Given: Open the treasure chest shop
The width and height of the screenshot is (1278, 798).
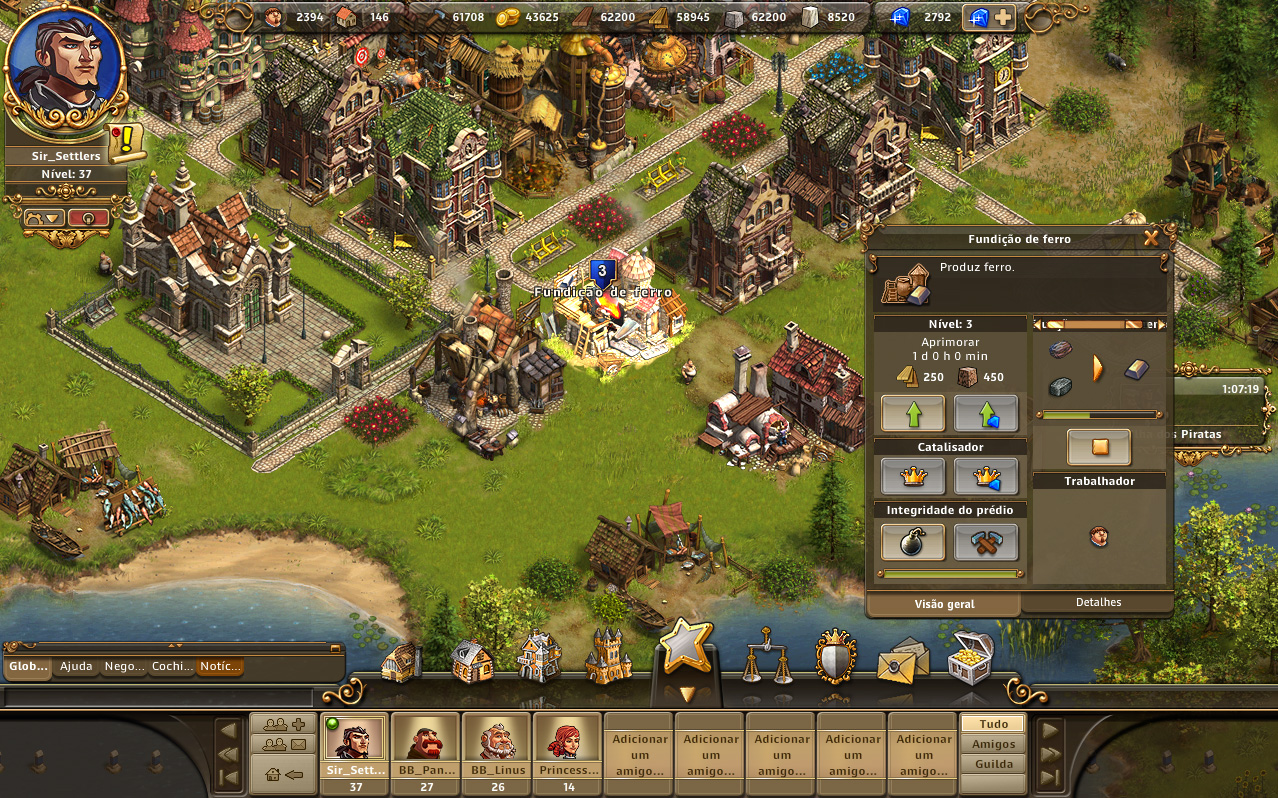Looking at the screenshot, I should (969, 656).
